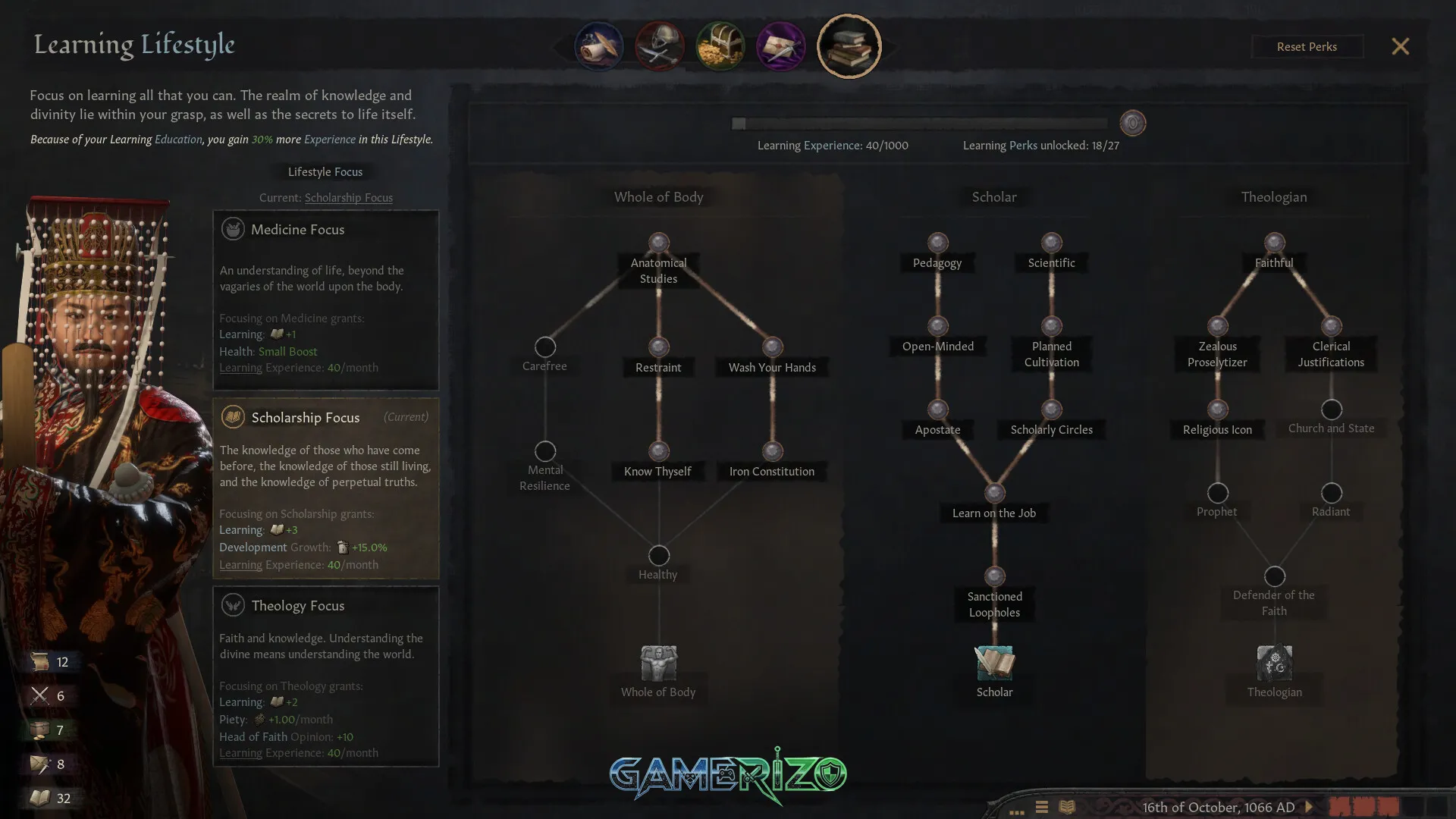Open the Diplomacy lifestyle tab icon

click(598, 45)
